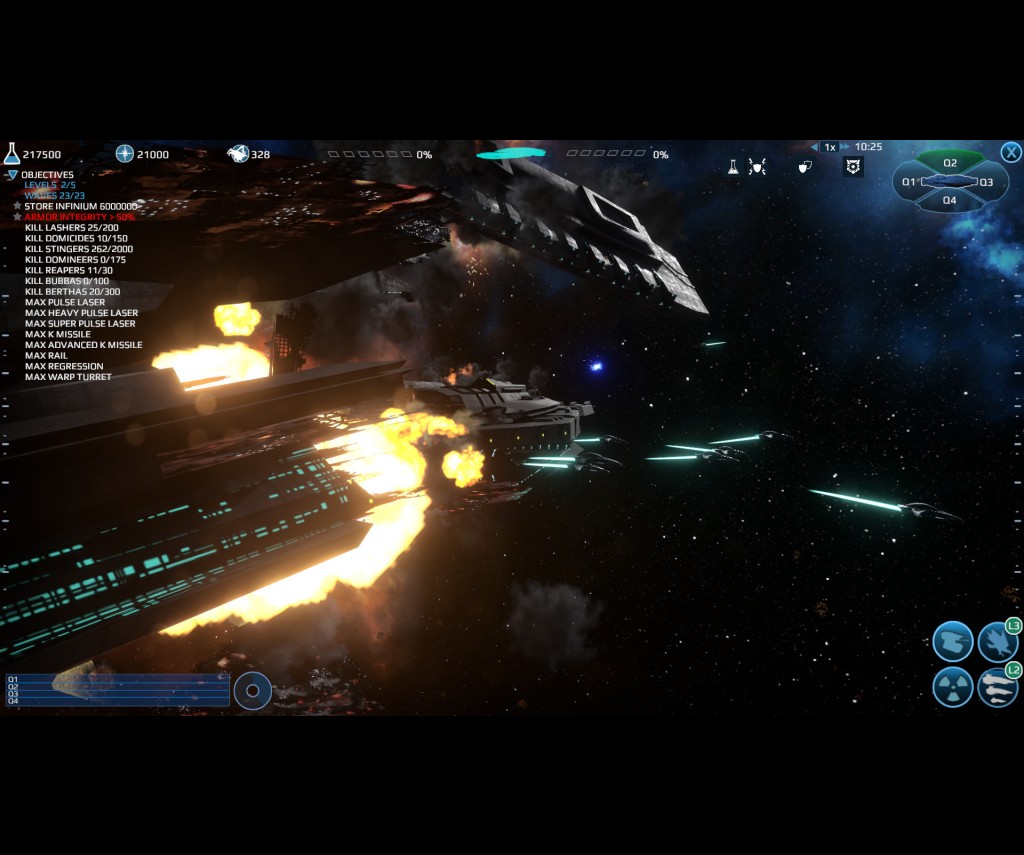Activate the L2 missile salvo ability
The height and width of the screenshot is (855, 1024).
click(997, 687)
